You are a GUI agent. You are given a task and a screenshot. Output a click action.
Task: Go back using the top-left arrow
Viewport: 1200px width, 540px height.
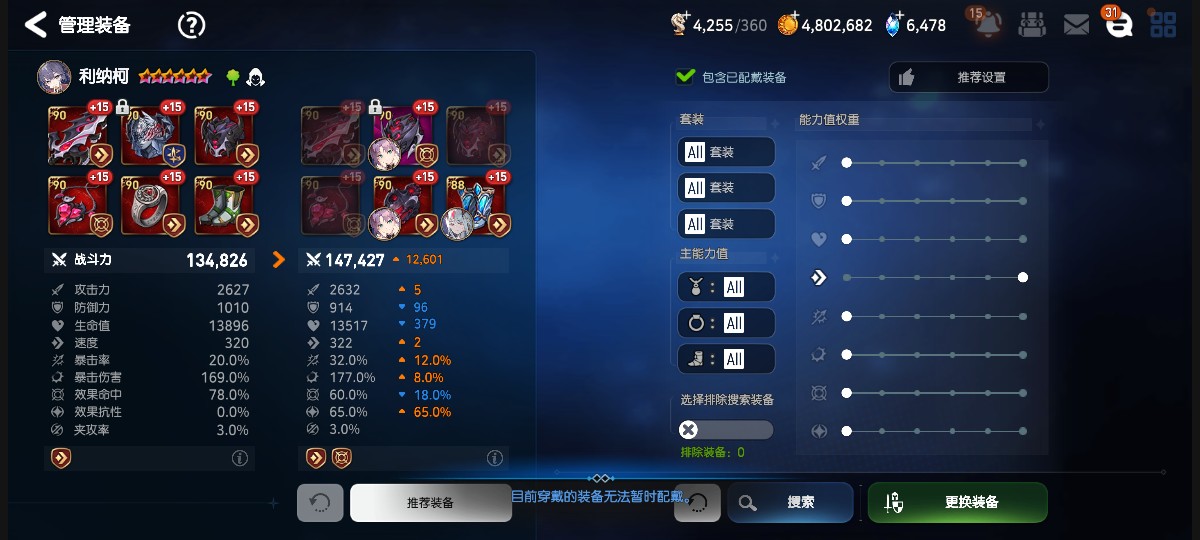(x=36, y=25)
